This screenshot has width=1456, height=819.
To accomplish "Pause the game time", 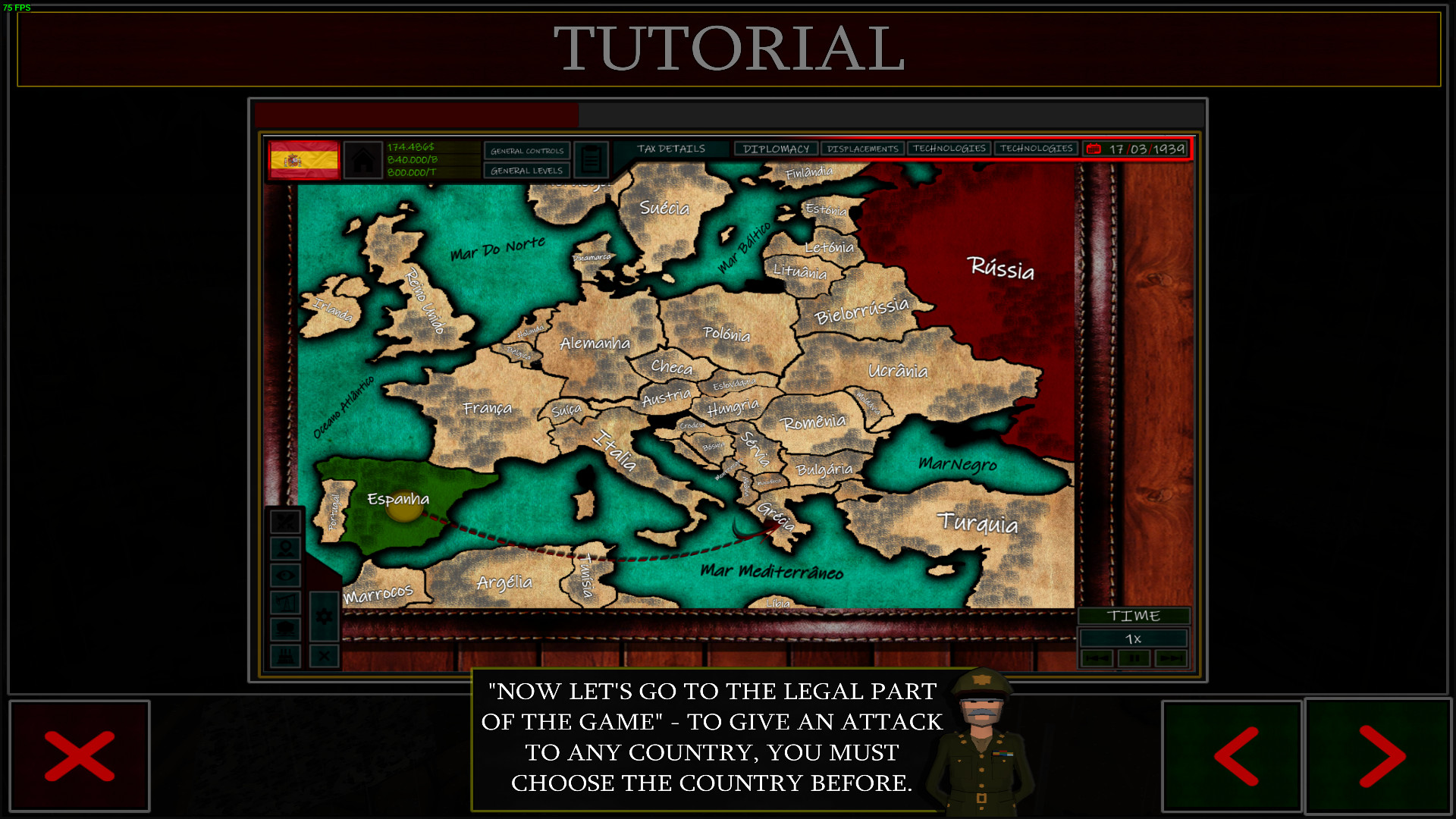I will pos(1134,659).
